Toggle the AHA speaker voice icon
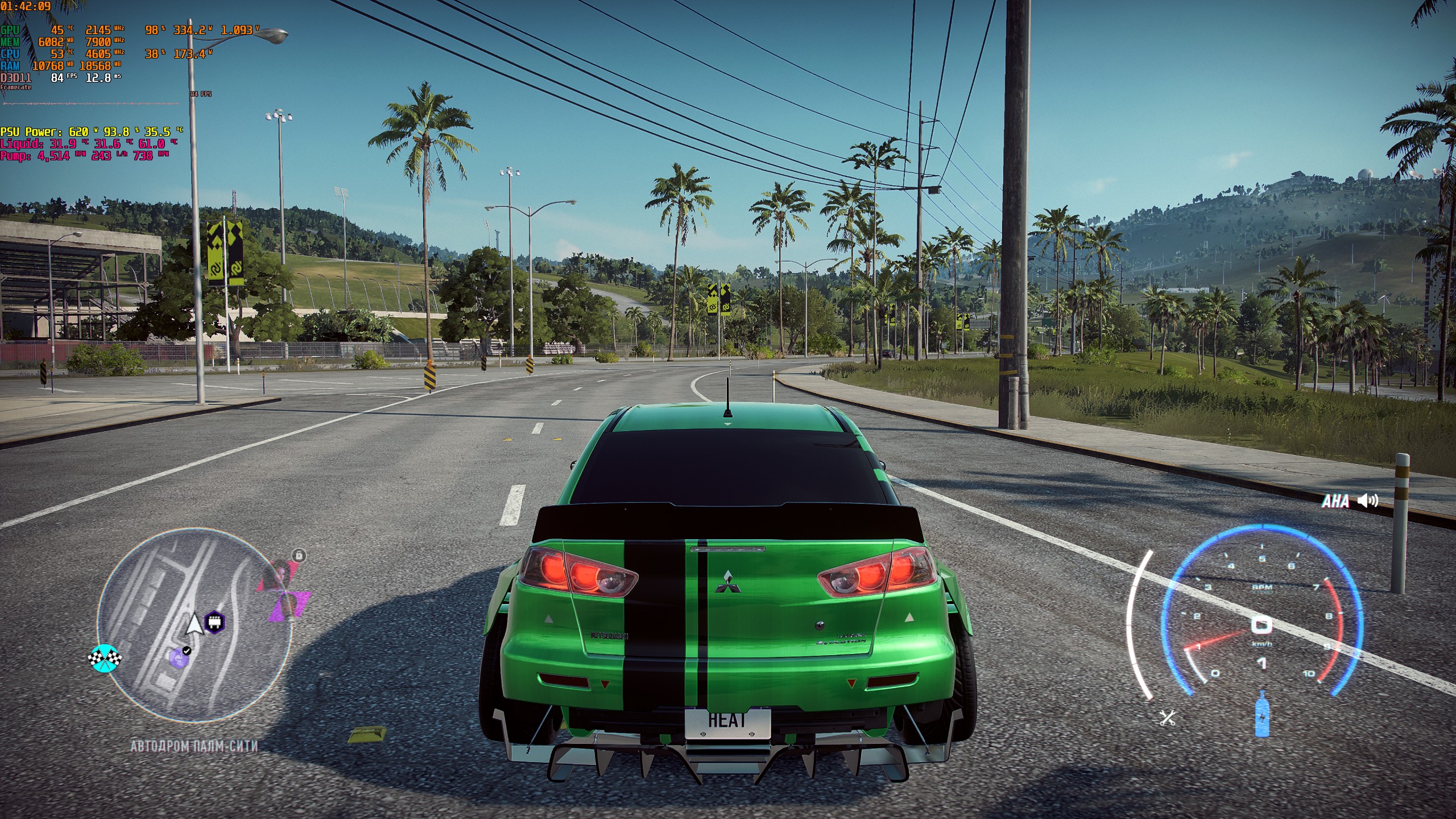 point(1368,500)
